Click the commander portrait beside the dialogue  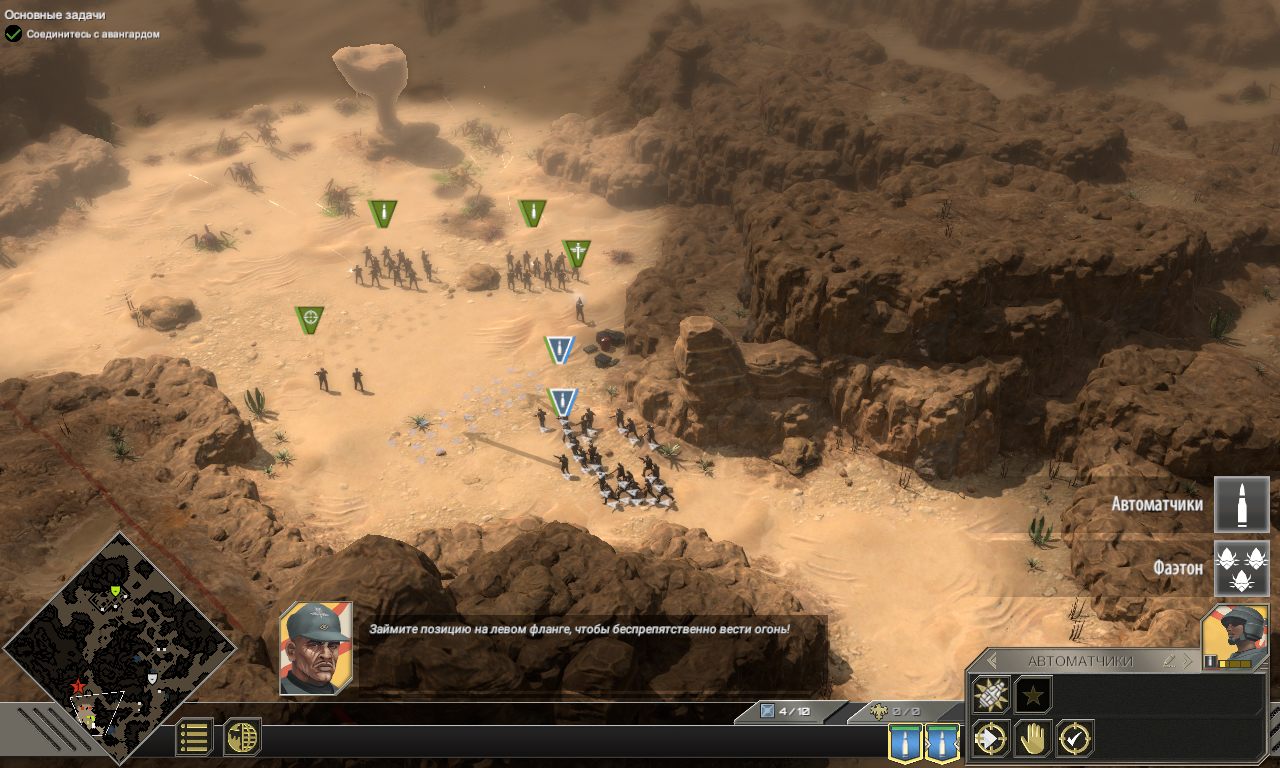318,646
